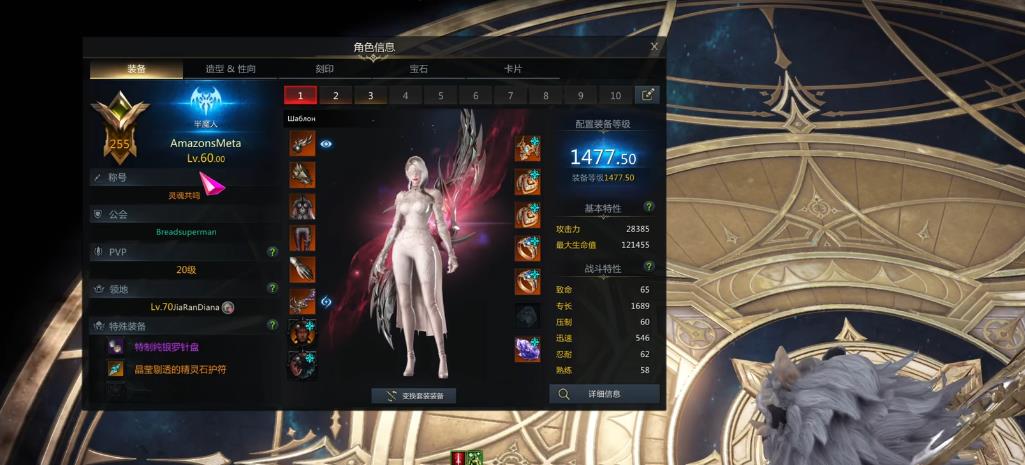The image size is (1025, 465).
Task: Open 详细信息 detailed stats
Action: click(604, 394)
